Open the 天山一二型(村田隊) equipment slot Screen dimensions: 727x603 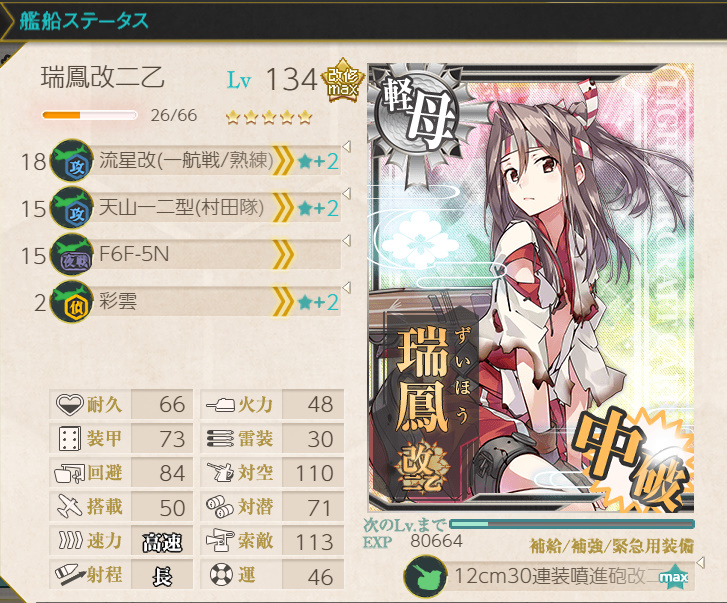coord(195,208)
